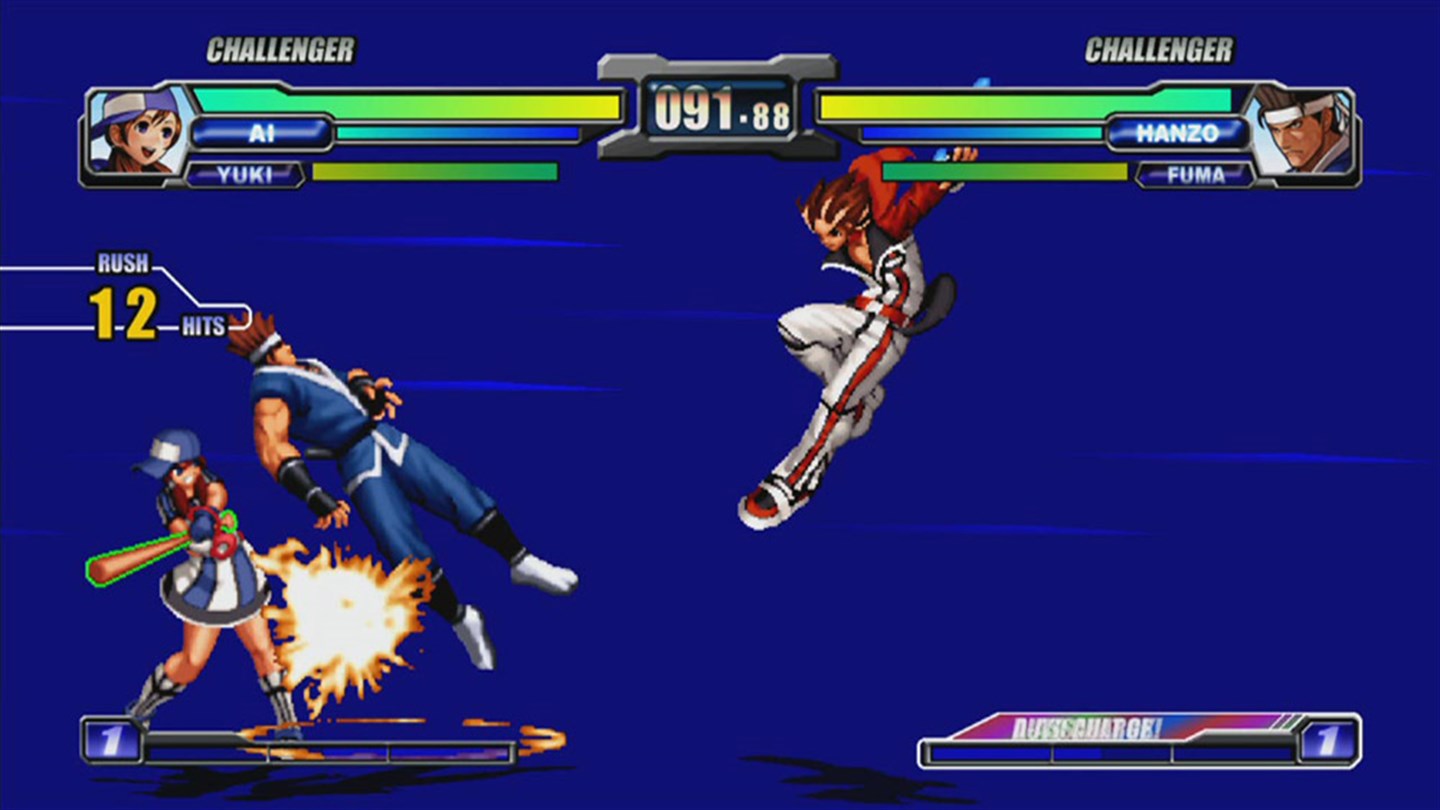Select the AI name tab

tap(262, 131)
